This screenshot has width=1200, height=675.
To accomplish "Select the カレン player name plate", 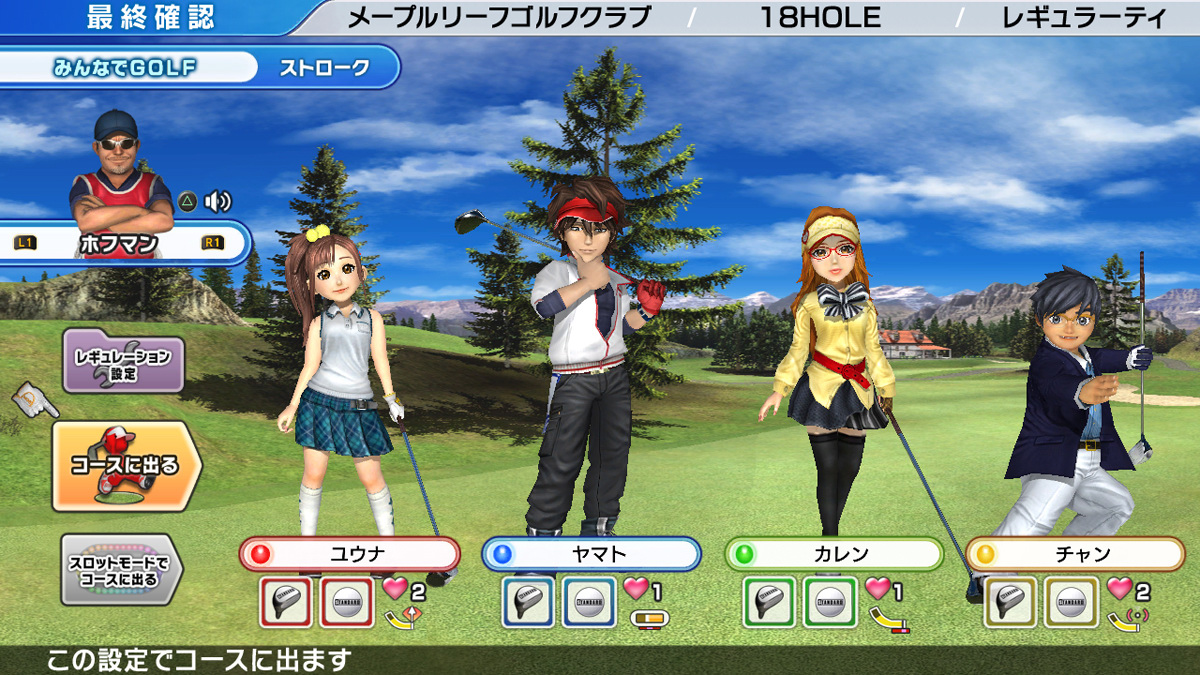I will click(x=834, y=553).
